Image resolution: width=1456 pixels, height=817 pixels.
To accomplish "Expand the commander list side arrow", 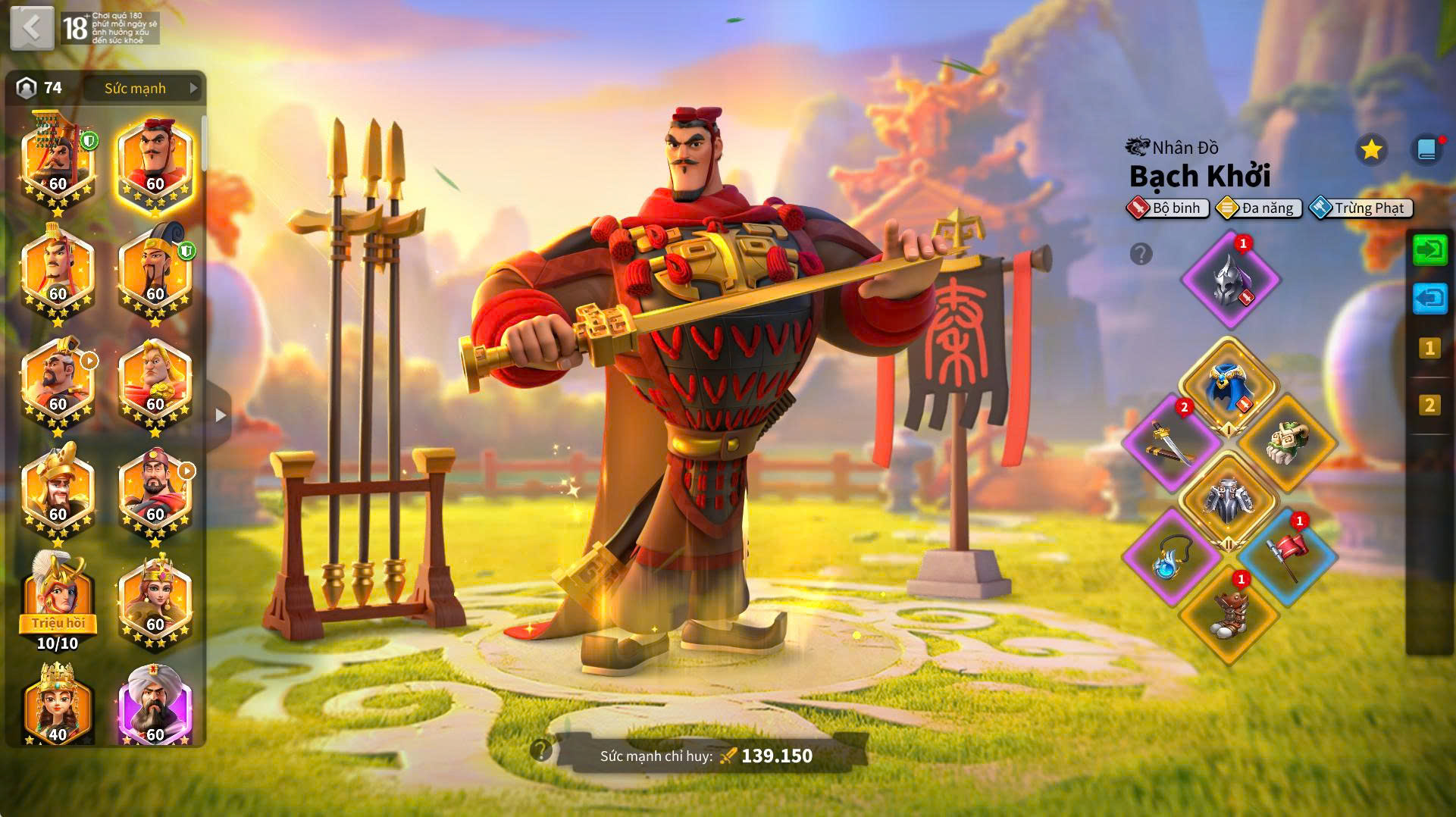I will coord(220,415).
